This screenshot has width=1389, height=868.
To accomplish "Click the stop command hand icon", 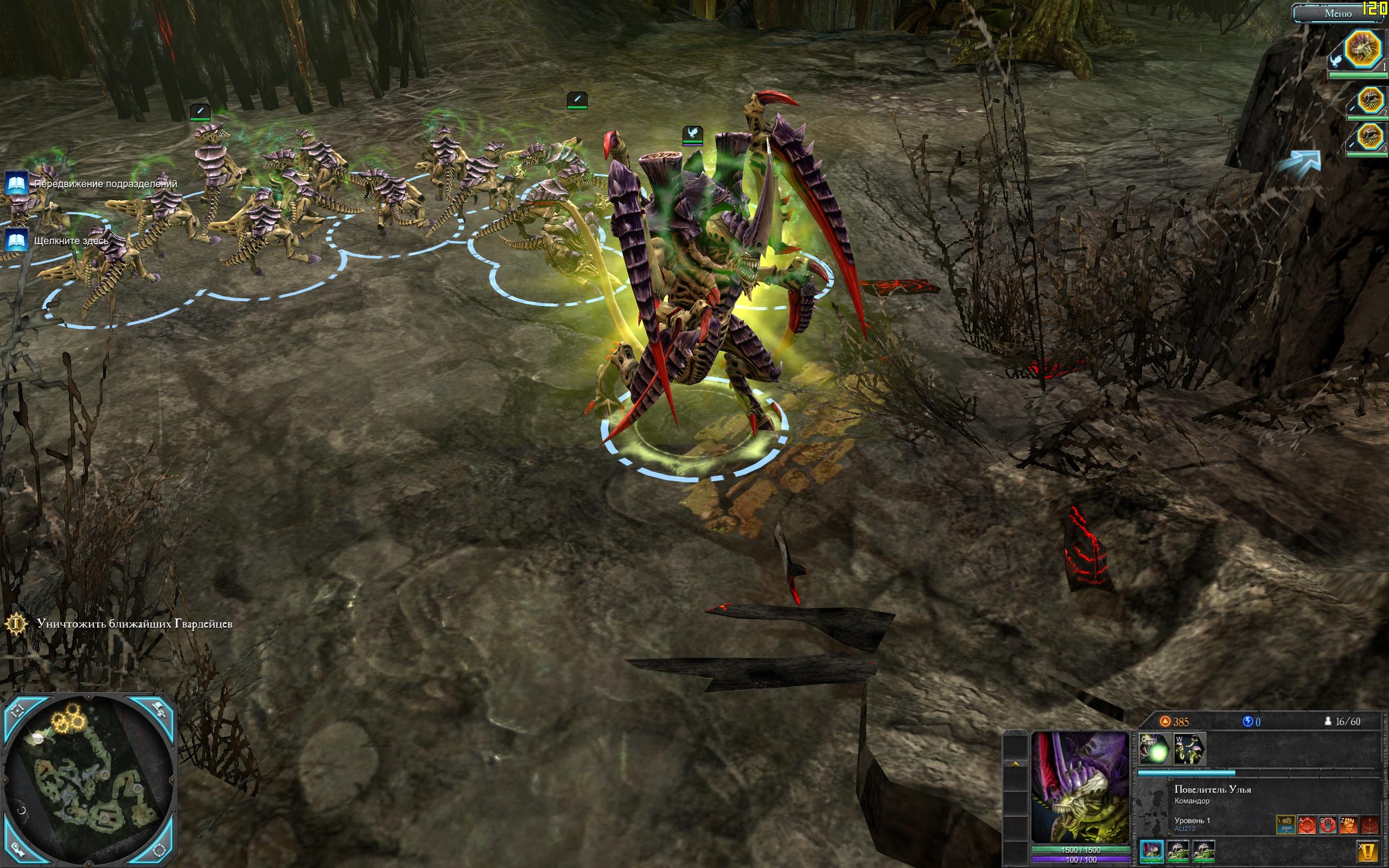I will click(x=1328, y=825).
